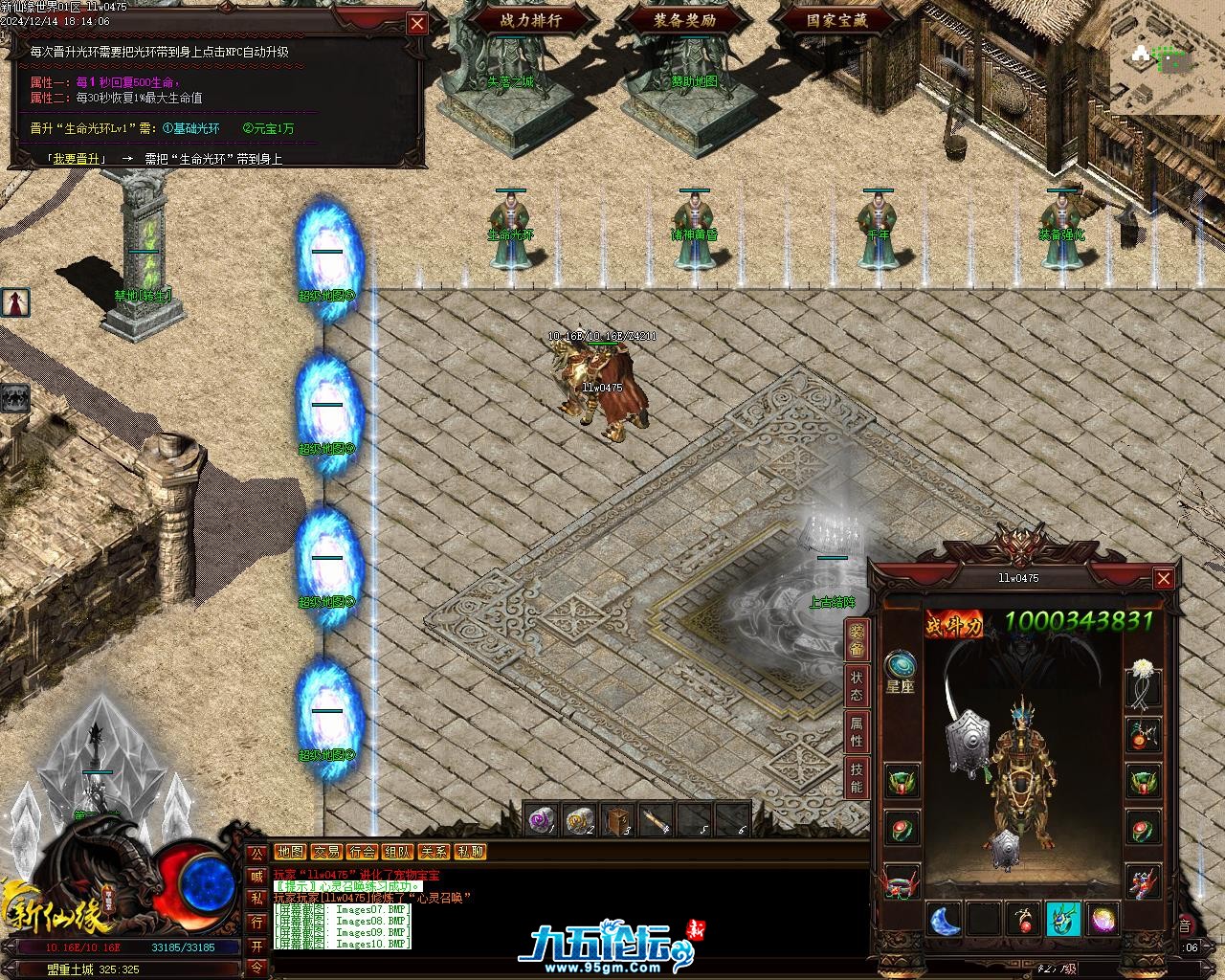Use the purple scroll in hotbar slot 1

point(542,820)
